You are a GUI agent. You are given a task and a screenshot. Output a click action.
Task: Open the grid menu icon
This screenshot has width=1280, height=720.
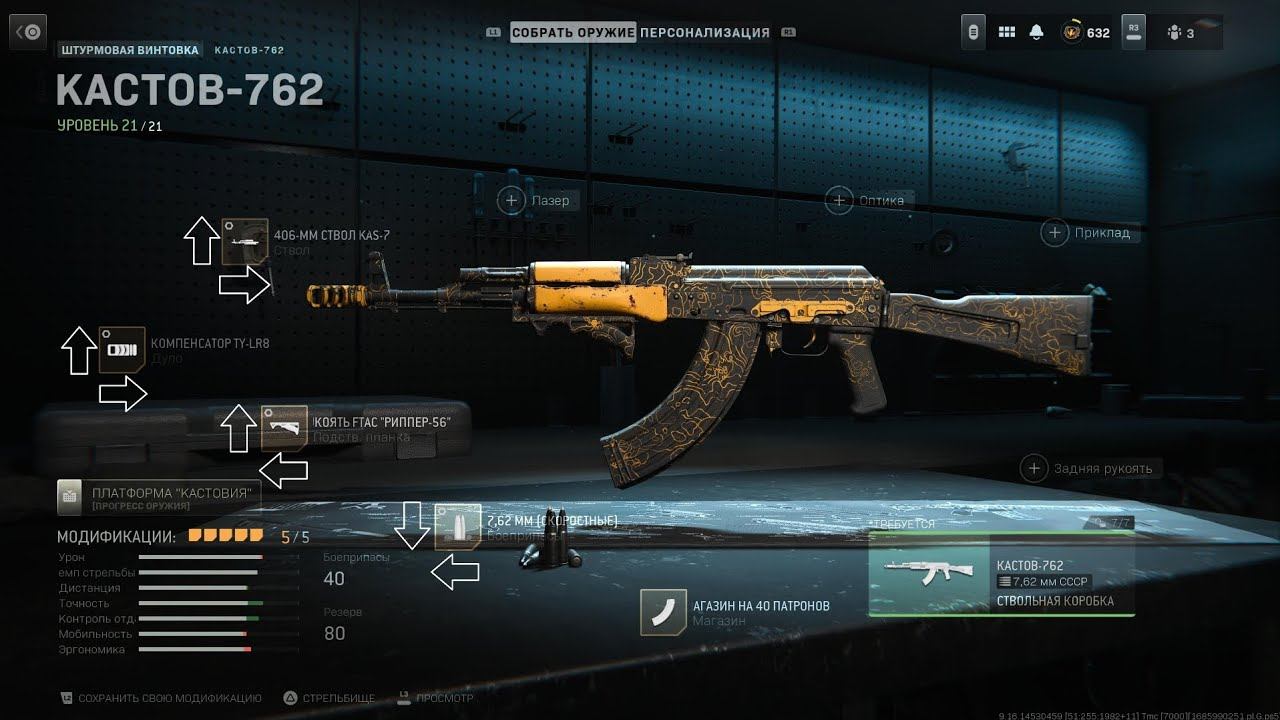pyautogui.click(x=1006, y=32)
